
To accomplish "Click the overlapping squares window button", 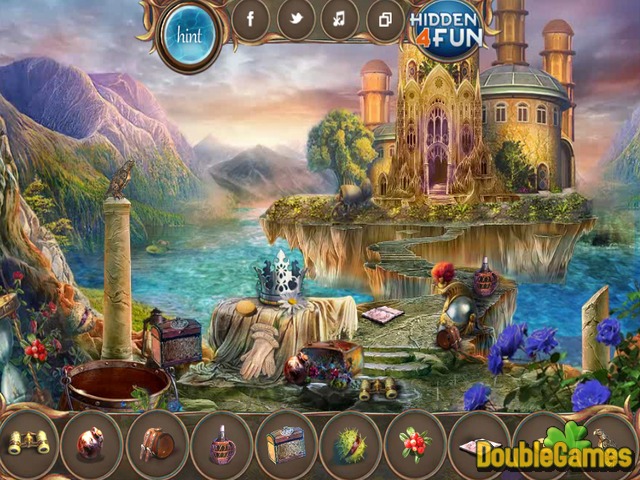I will [x=384, y=18].
